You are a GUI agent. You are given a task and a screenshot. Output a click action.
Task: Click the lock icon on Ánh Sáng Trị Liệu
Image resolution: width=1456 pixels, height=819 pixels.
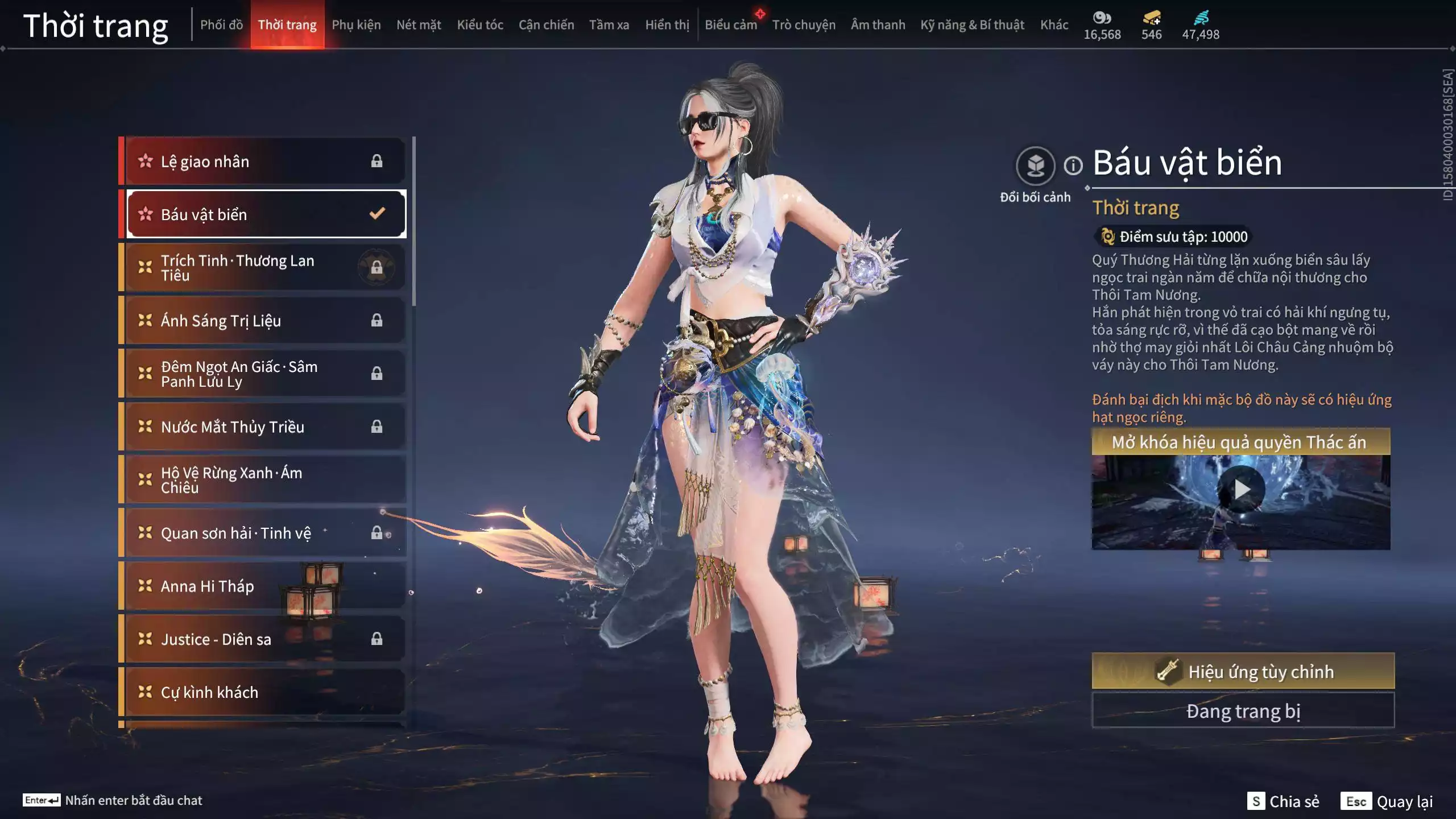point(376,320)
